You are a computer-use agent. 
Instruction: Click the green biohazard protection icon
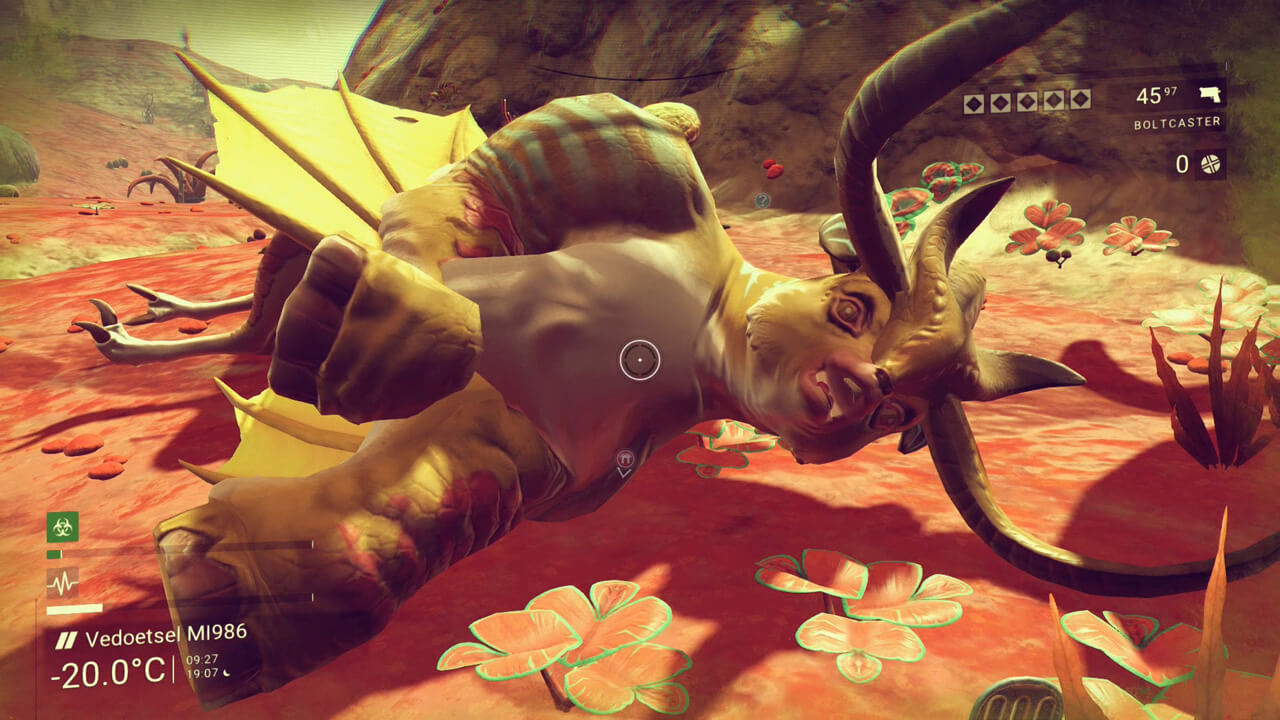pos(62,526)
